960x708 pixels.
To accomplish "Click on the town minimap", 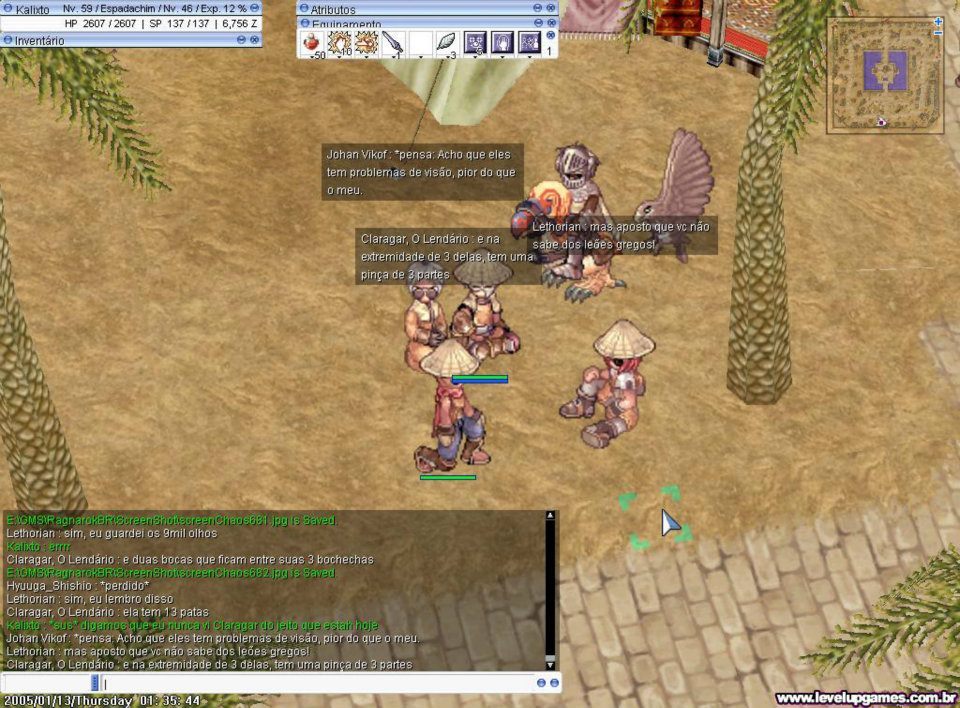I will pyautogui.click(x=884, y=75).
